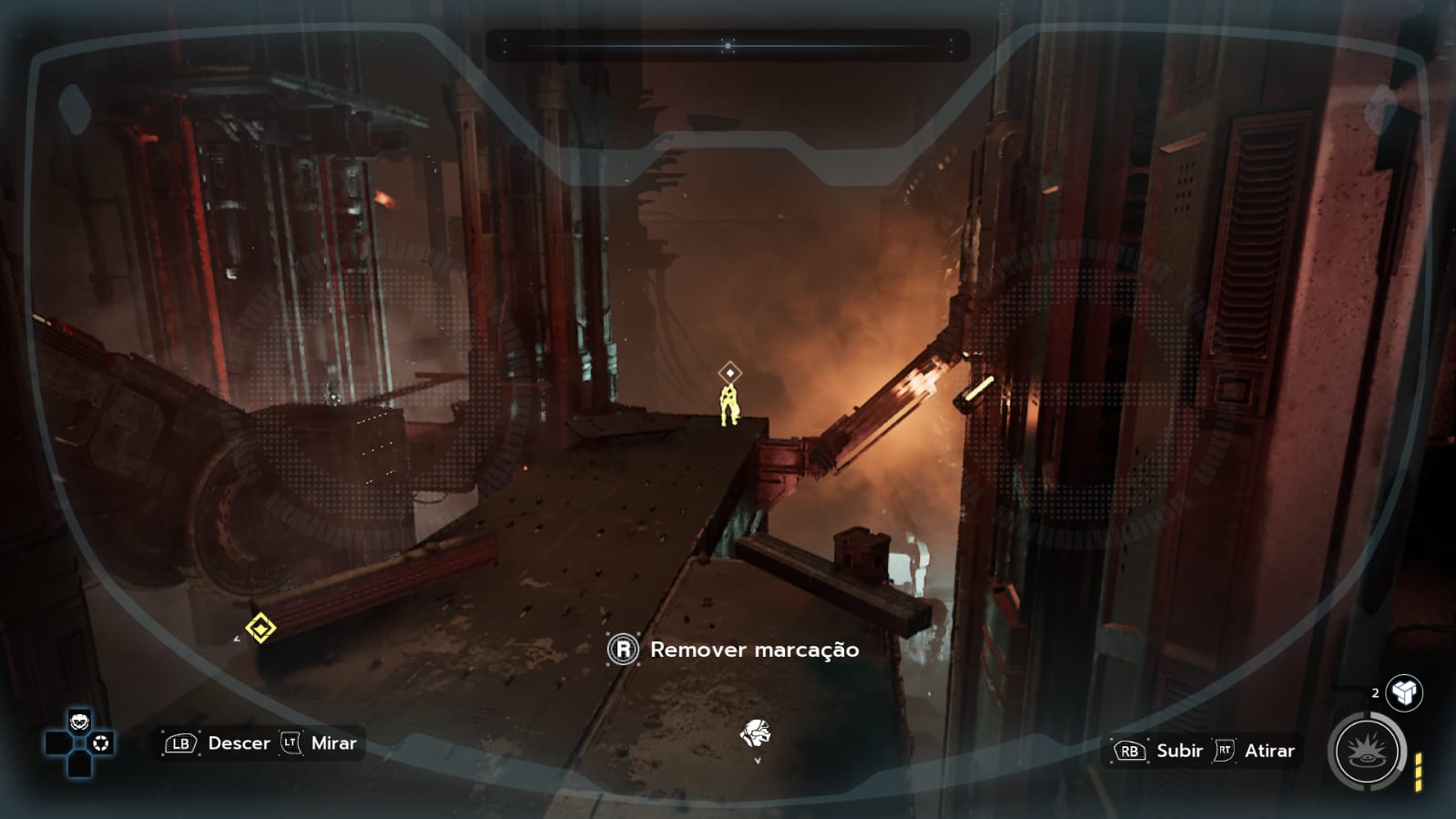Open the D-pad quick-select wheel
The width and height of the screenshot is (1456, 819).
[x=80, y=743]
